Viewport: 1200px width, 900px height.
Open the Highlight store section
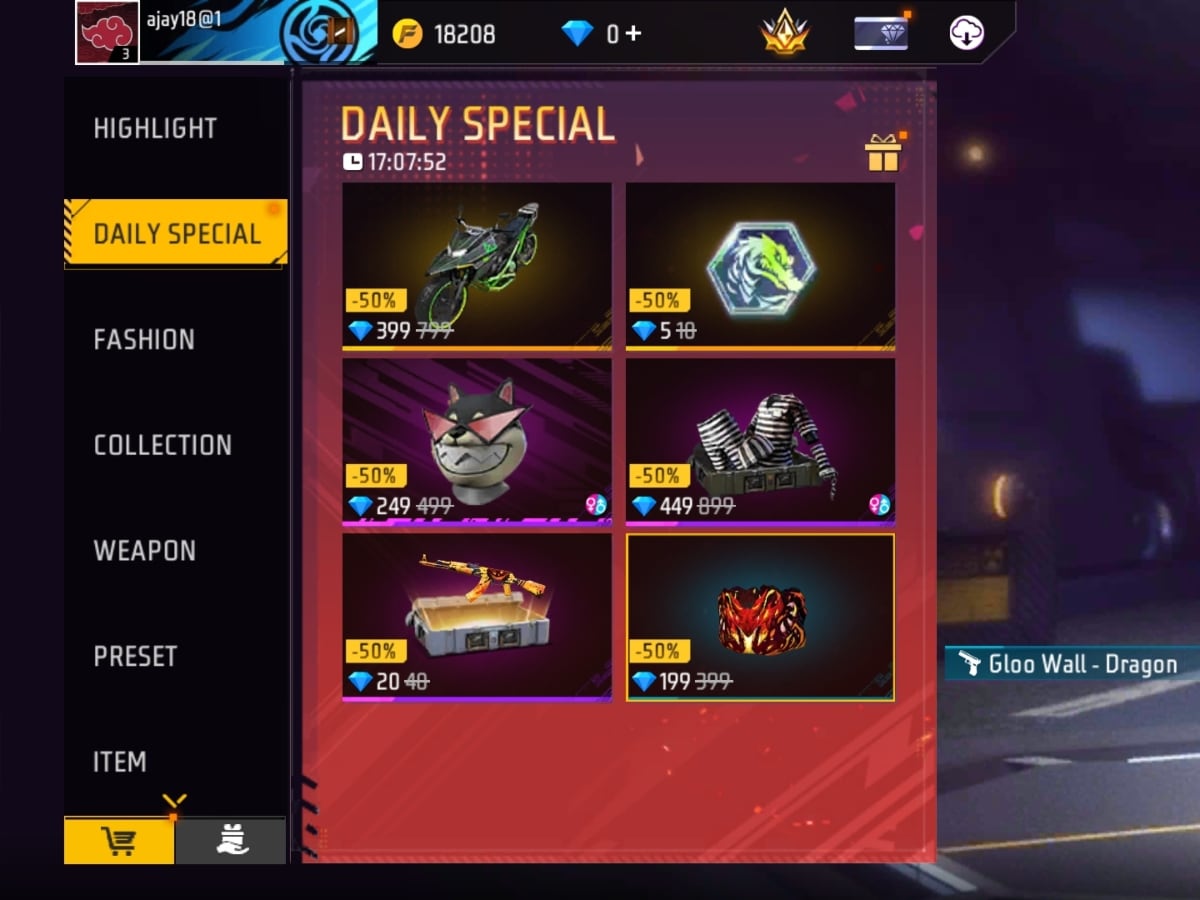pyautogui.click(x=155, y=128)
